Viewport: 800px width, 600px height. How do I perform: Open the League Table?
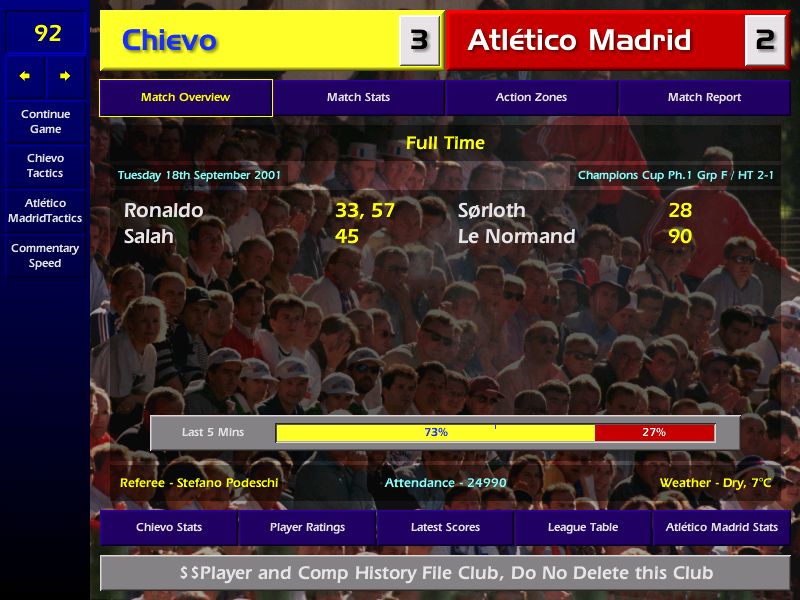[x=583, y=527]
